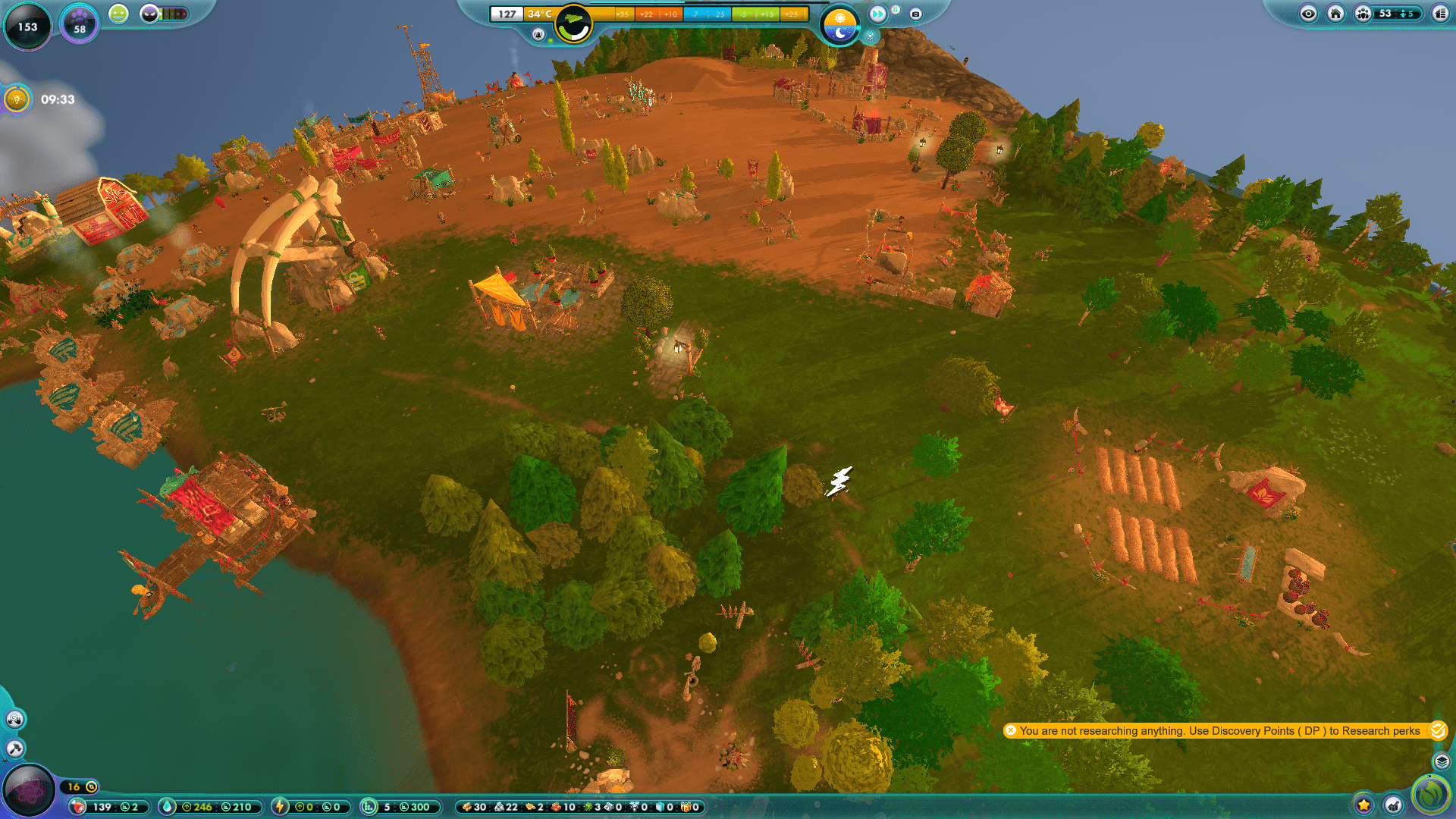Take a screenshot with the camera icon
This screenshot has height=819, width=1456.
pyautogui.click(x=915, y=14)
